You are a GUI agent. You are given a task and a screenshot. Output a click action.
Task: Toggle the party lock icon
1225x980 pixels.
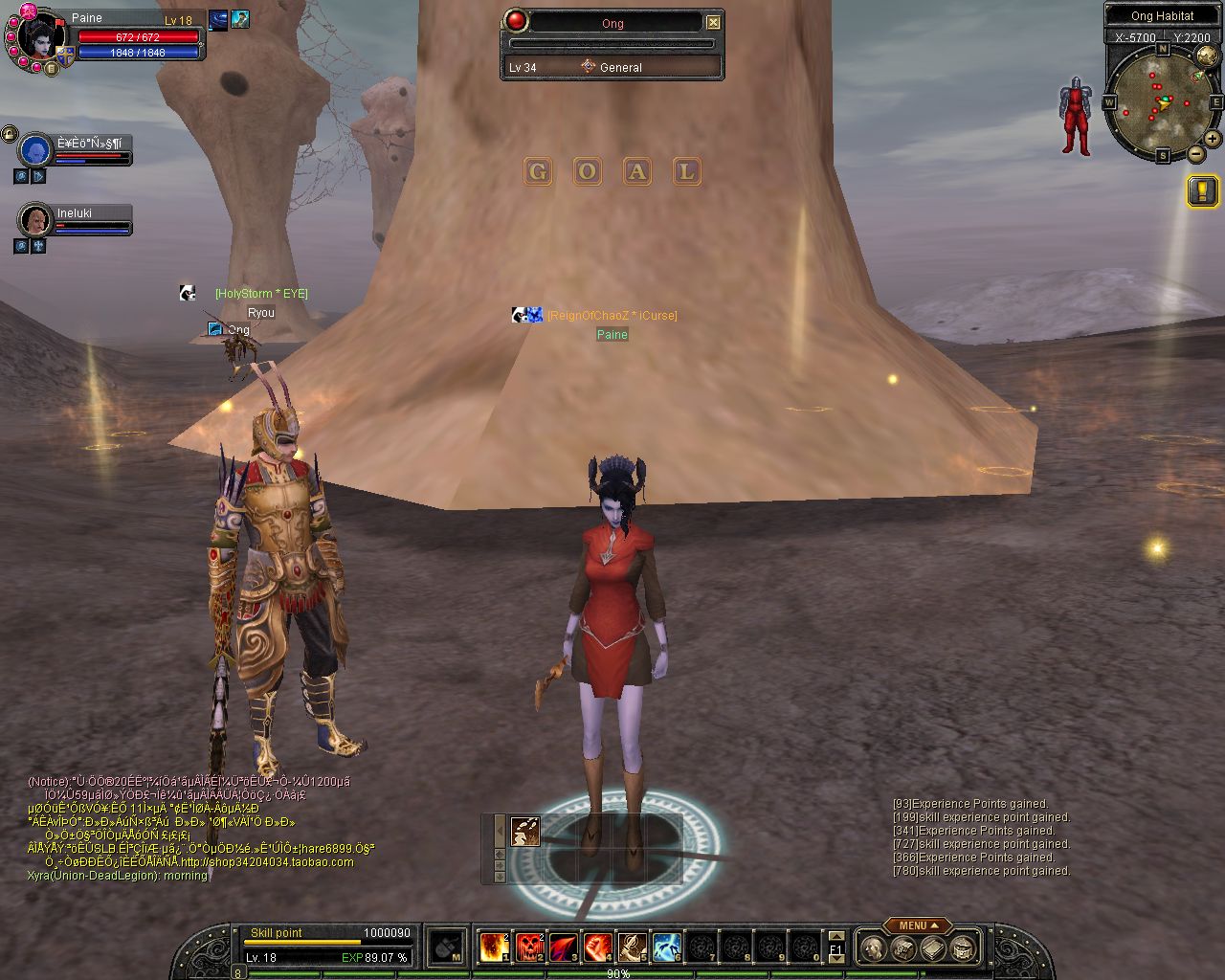pyautogui.click(x=9, y=133)
